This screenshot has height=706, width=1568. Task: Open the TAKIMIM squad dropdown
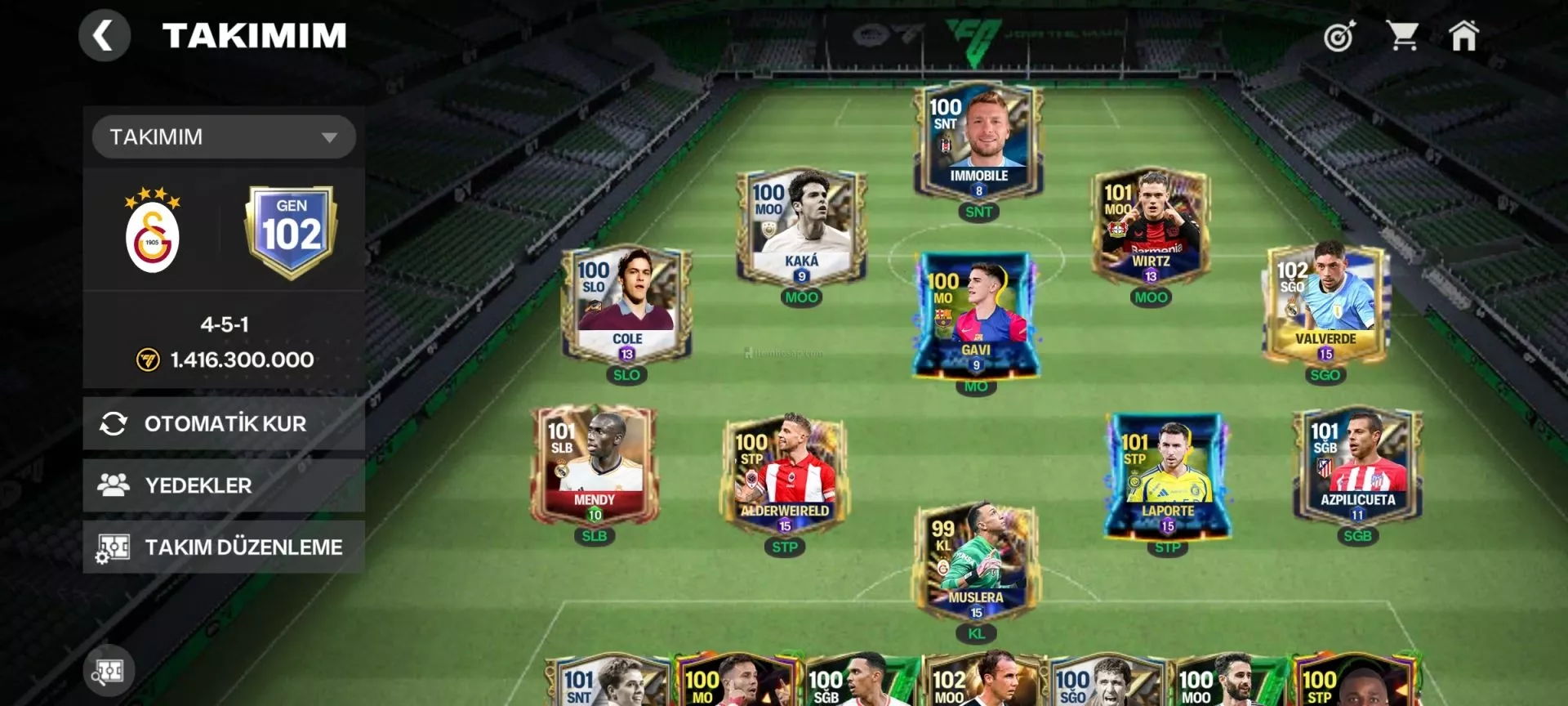pos(224,136)
